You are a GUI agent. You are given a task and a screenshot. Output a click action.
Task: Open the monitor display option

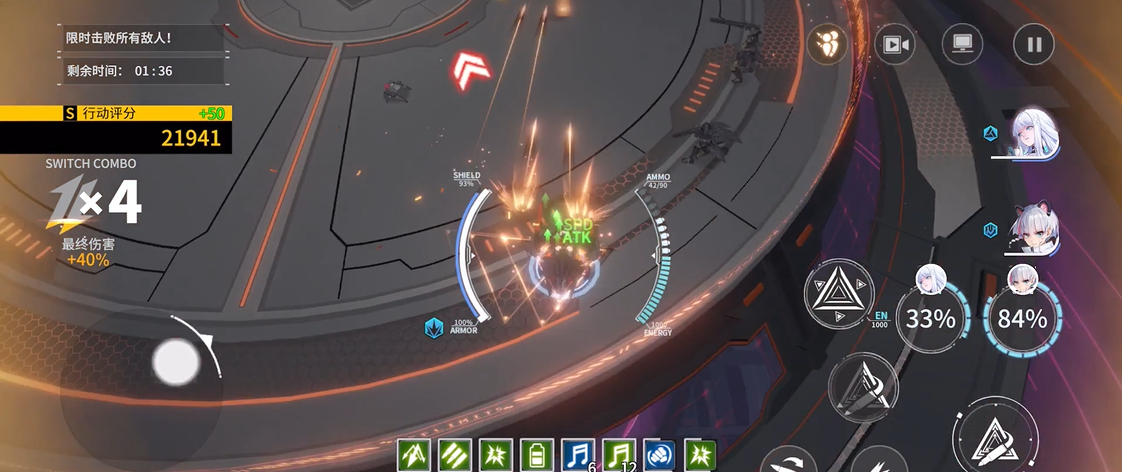(963, 44)
